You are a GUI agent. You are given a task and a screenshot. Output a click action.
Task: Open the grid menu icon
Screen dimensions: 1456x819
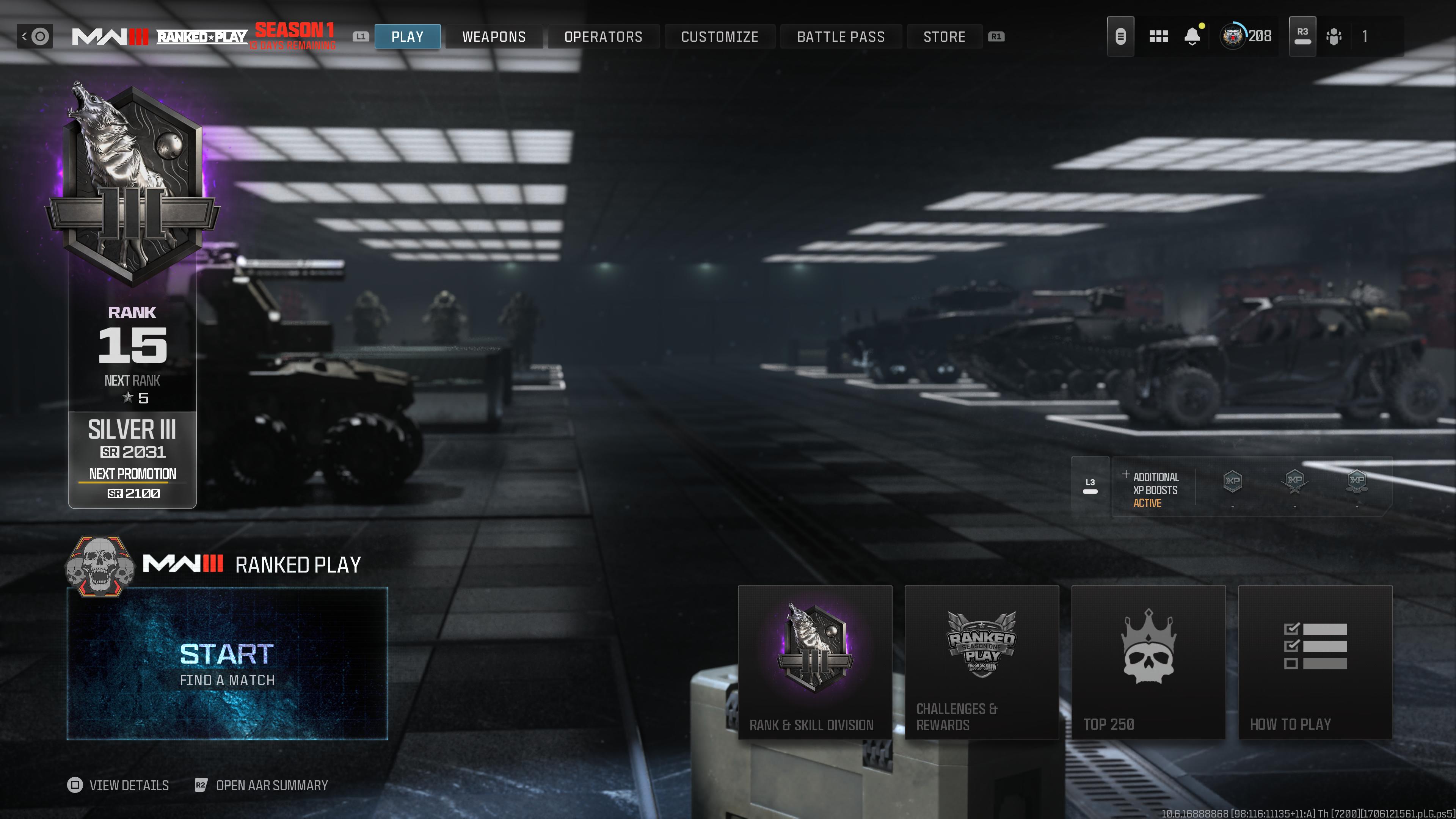(x=1158, y=37)
